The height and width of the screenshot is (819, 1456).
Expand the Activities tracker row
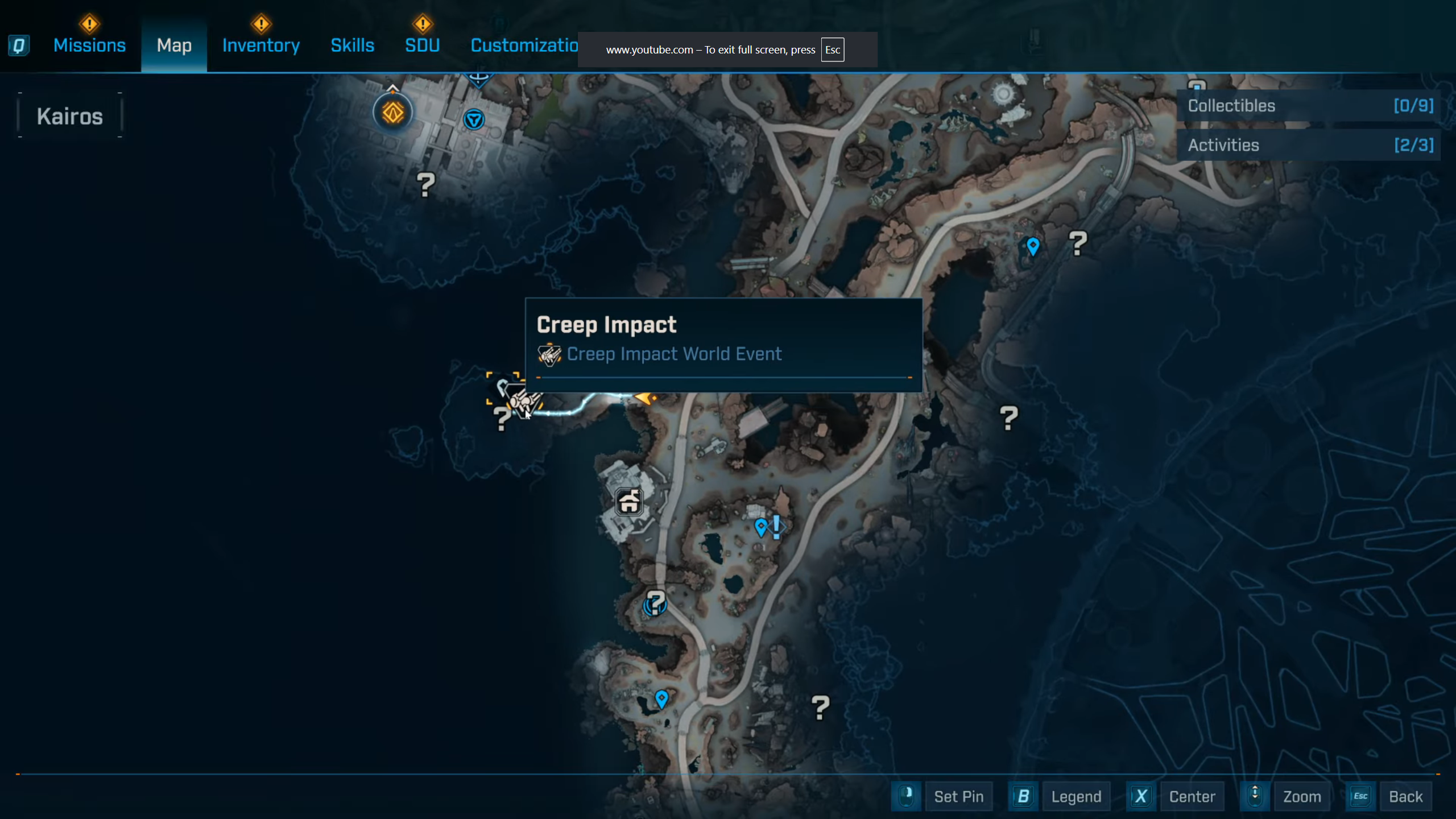coord(1309,145)
